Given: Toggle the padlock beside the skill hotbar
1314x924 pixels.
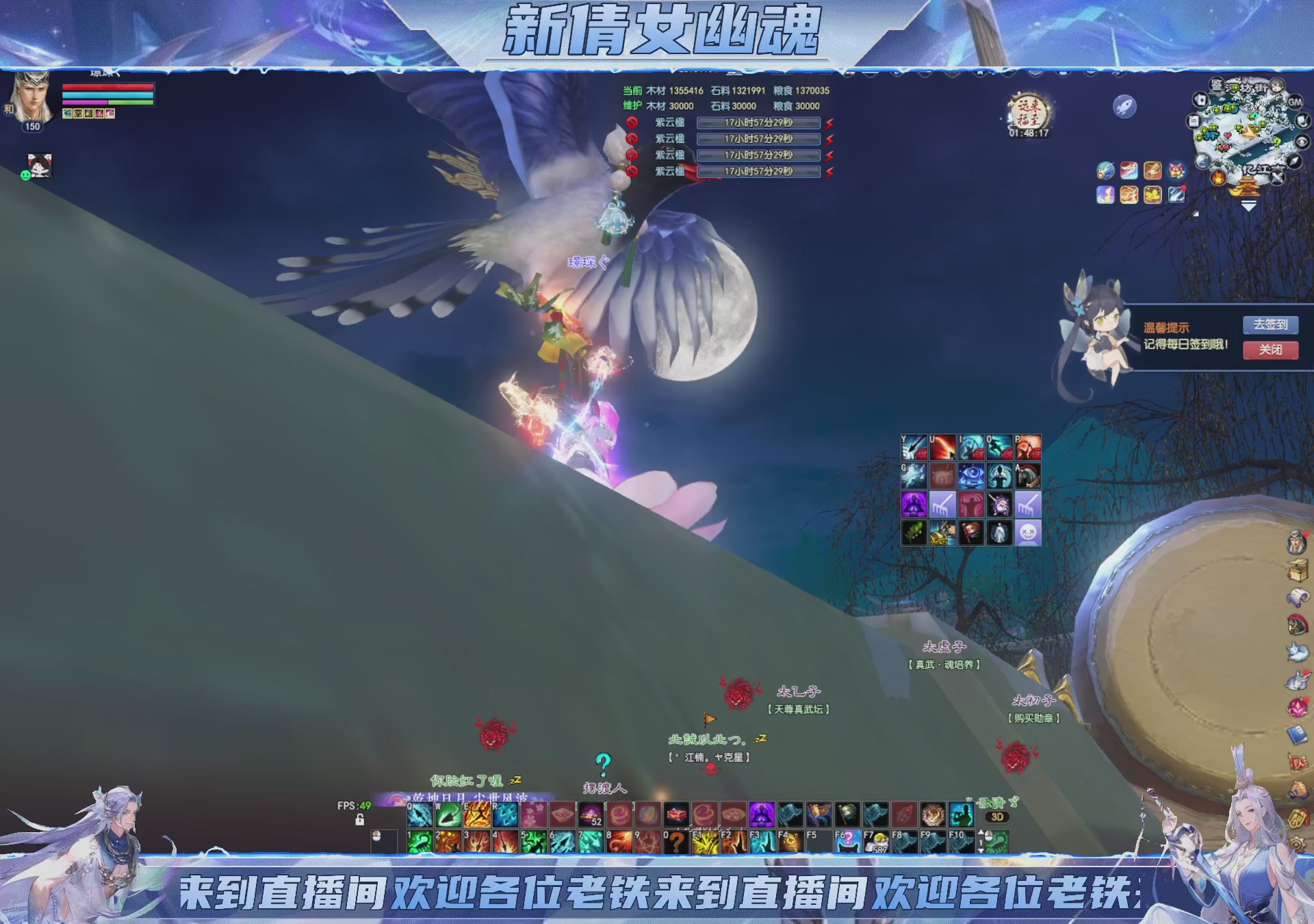Looking at the screenshot, I should tap(360, 820).
